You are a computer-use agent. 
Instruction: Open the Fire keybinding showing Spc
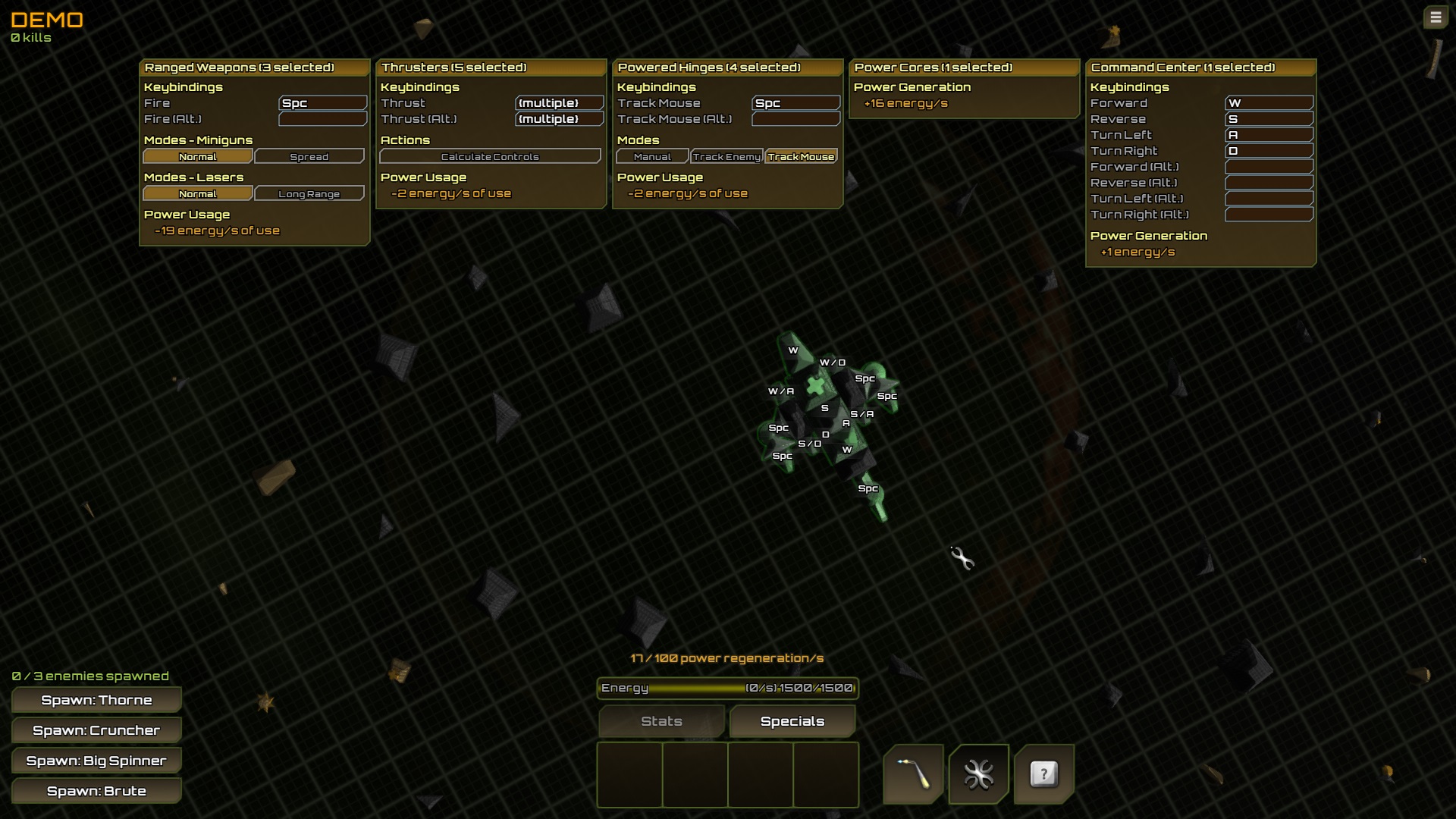click(323, 102)
